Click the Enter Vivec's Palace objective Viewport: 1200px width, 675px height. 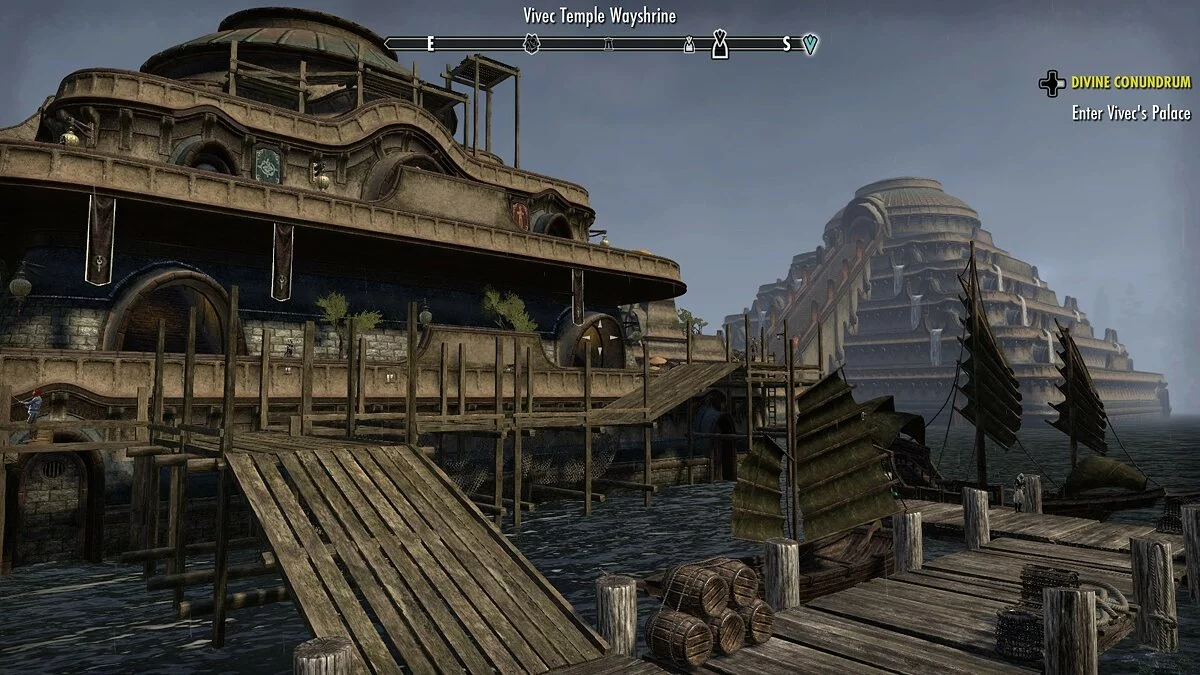point(1131,113)
